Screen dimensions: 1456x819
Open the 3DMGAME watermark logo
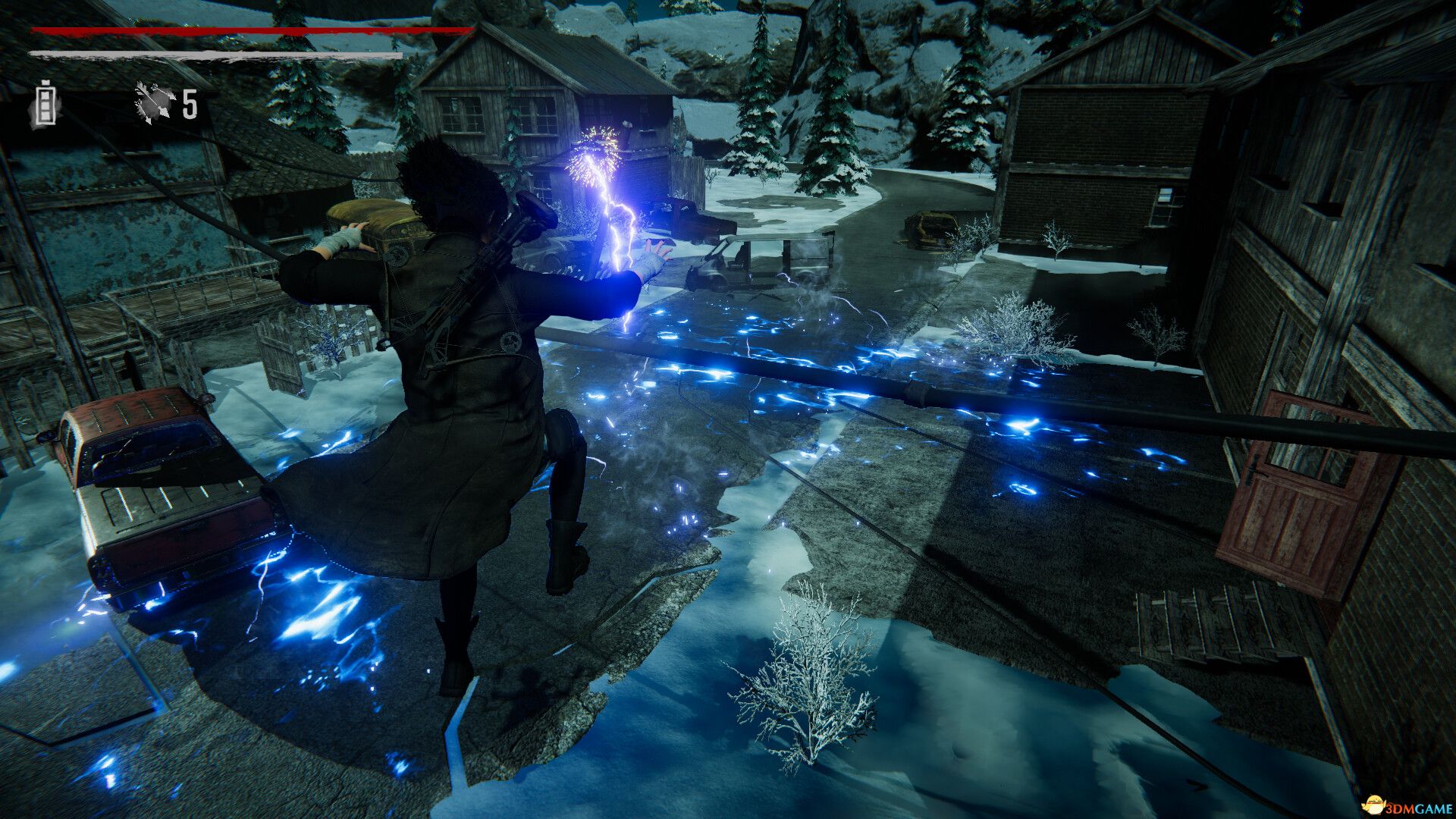pos(1402,804)
